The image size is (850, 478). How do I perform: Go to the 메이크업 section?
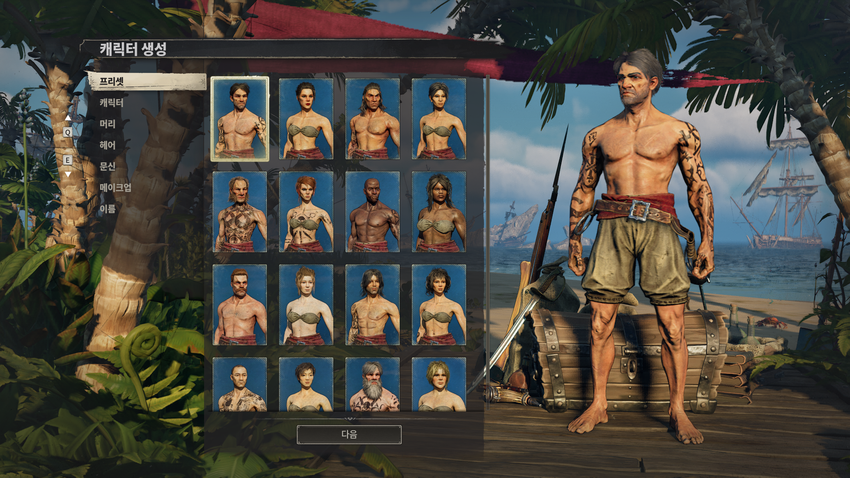(115, 187)
